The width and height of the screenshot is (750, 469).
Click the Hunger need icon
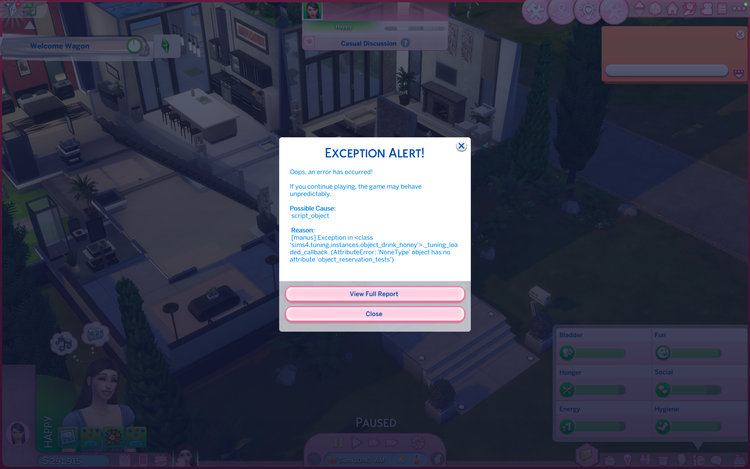pyautogui.click(x=568, y=390)
